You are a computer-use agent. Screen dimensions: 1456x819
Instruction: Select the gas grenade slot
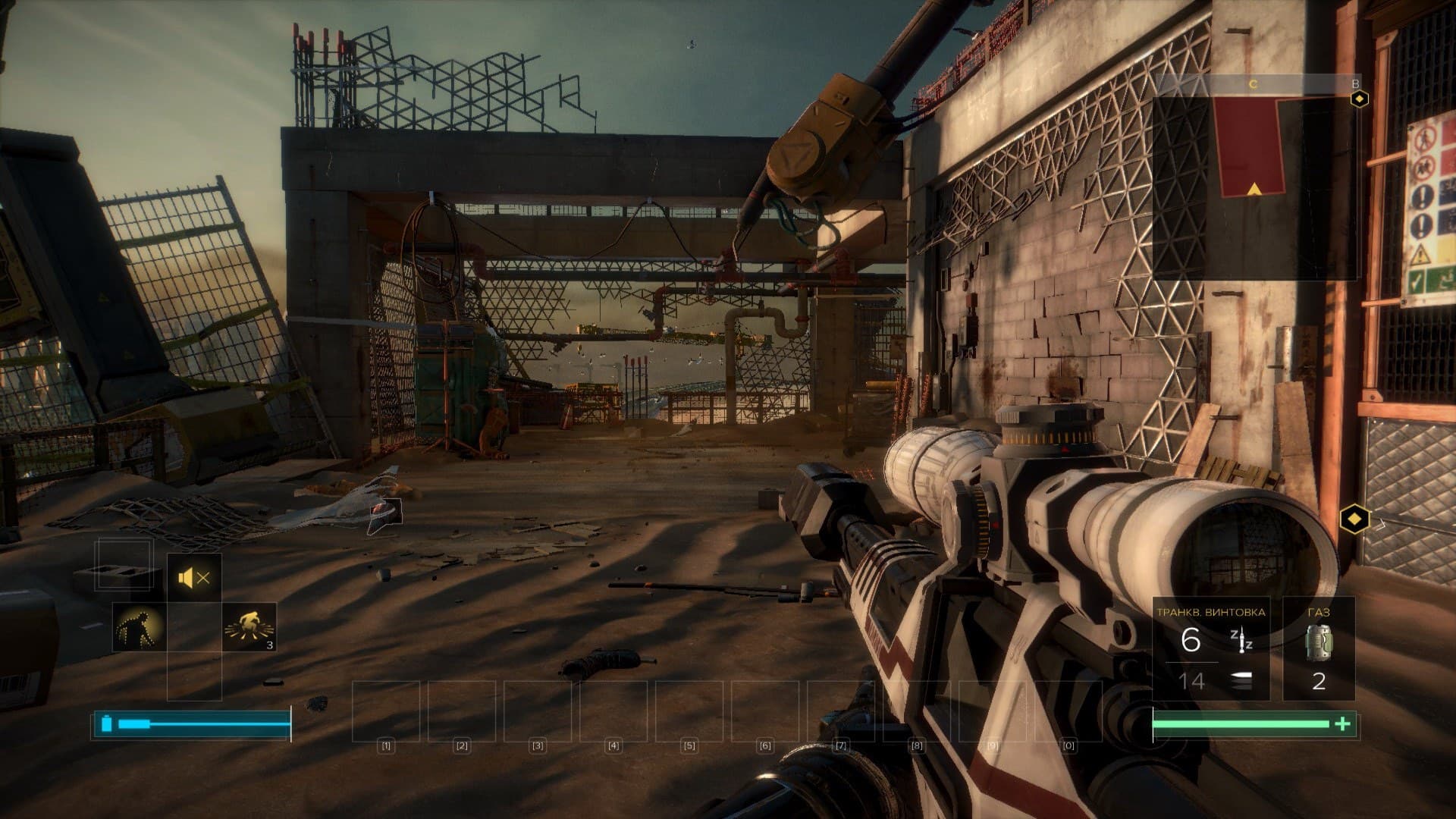click(x=1318, y=649)
